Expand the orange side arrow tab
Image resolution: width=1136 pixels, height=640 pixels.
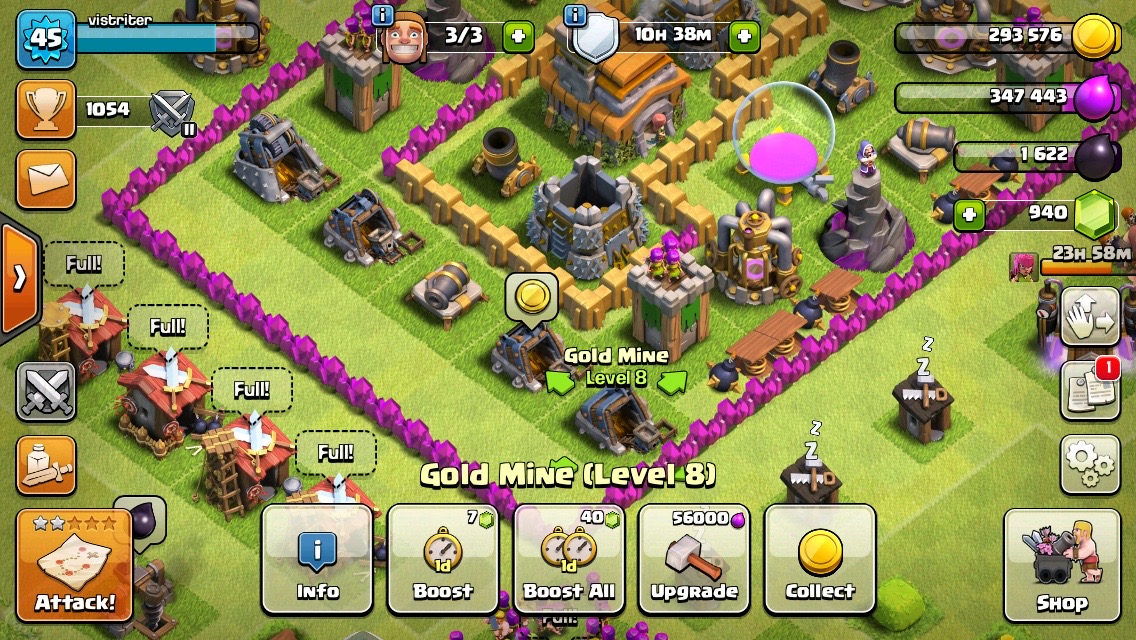19,277
